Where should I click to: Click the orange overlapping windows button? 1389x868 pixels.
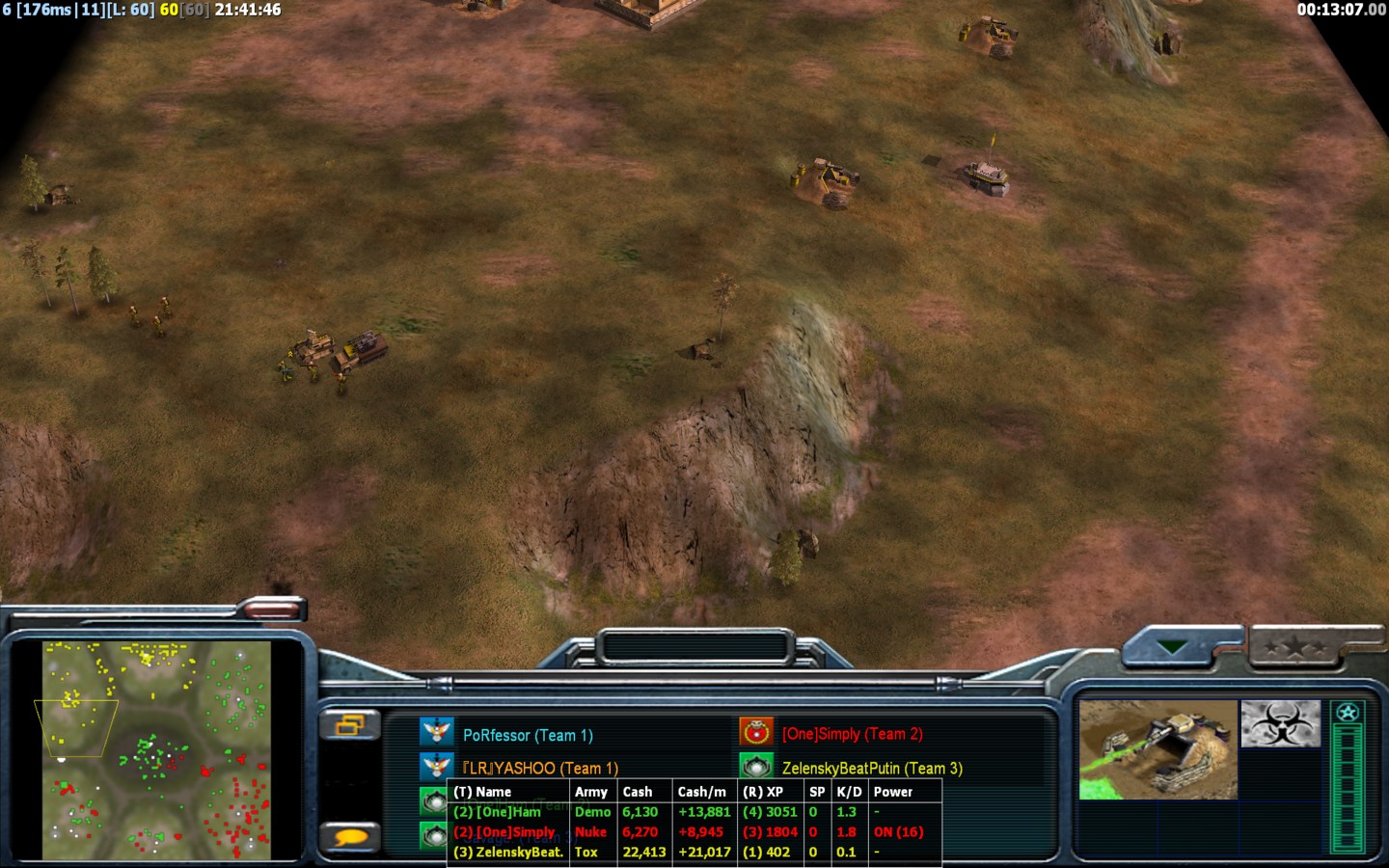[x=348, y=725]
